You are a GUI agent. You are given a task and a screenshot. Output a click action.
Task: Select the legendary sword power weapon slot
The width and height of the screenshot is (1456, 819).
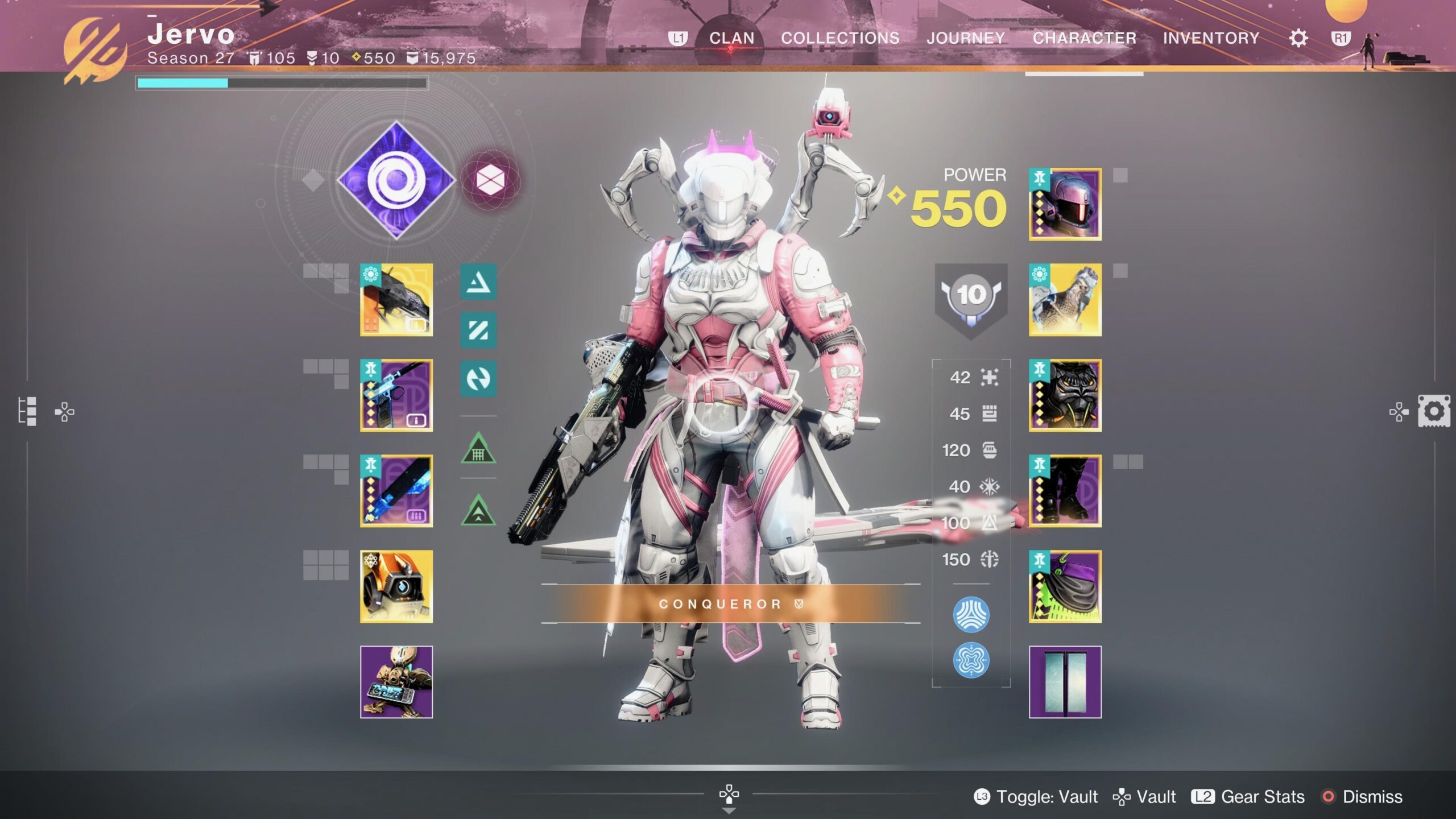coord(396,491)
